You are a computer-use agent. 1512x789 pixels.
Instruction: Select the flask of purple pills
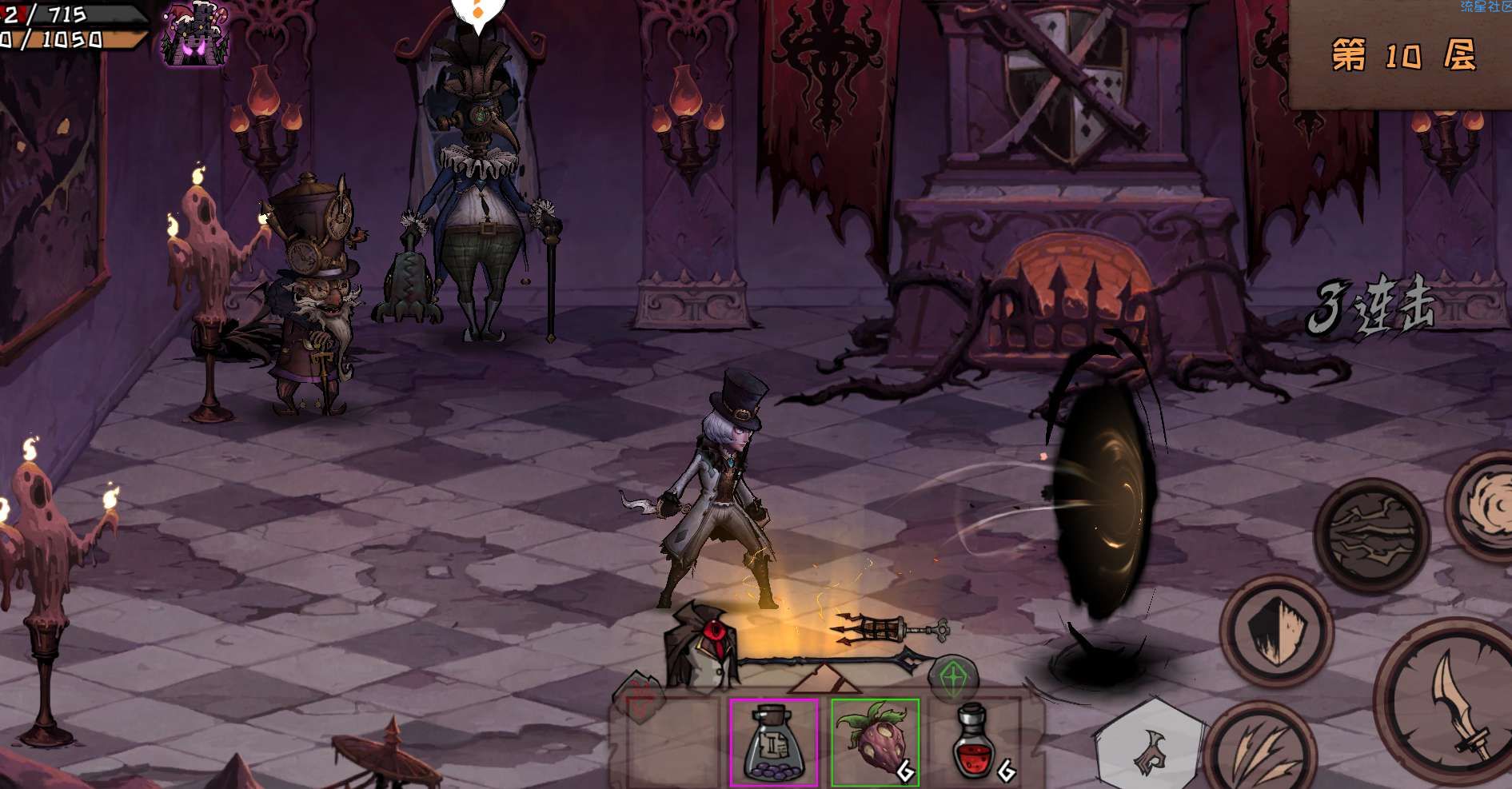click(773, 743)
